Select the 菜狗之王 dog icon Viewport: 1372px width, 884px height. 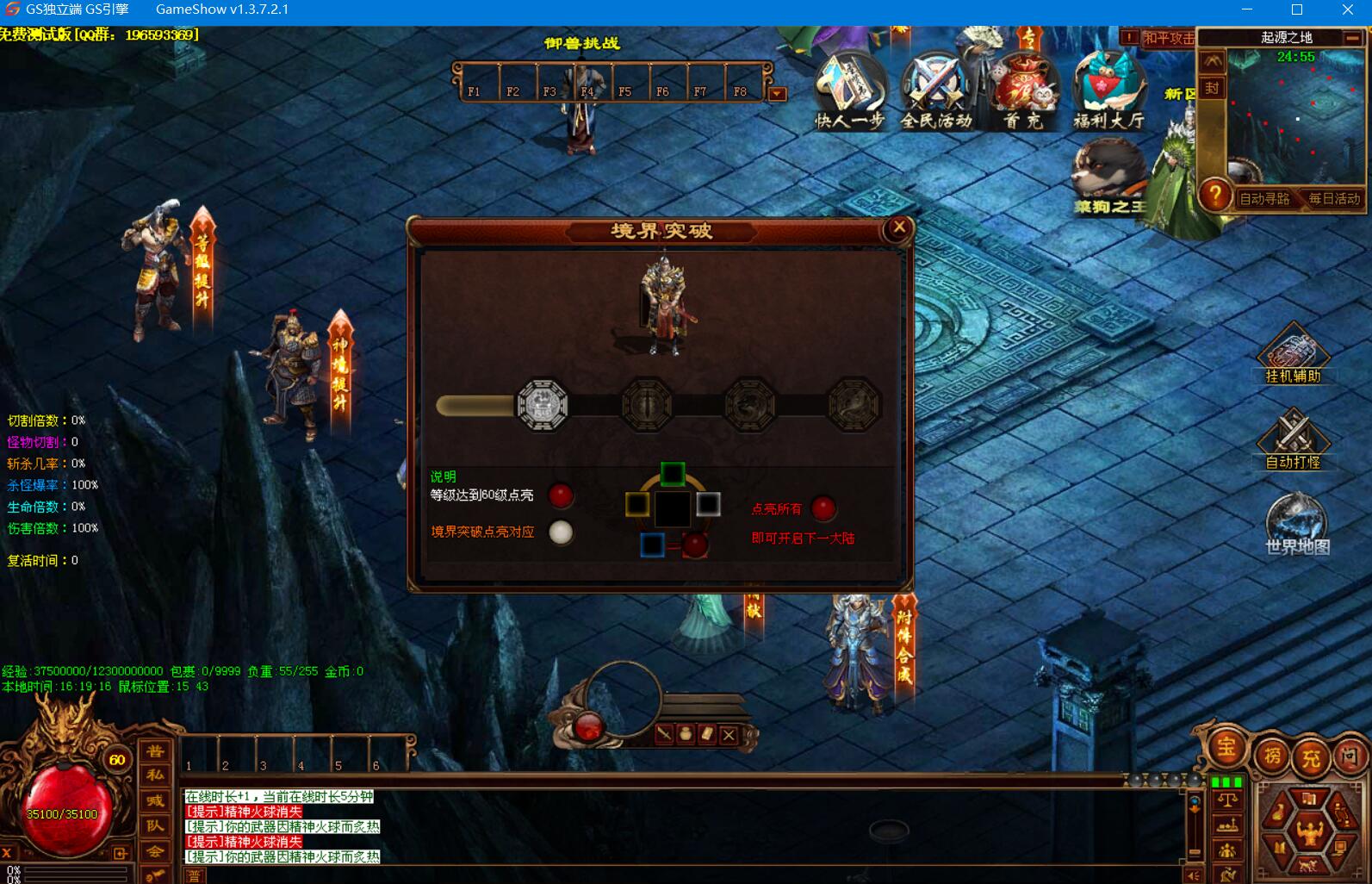pyautogui.click(x=1108, y=178)
